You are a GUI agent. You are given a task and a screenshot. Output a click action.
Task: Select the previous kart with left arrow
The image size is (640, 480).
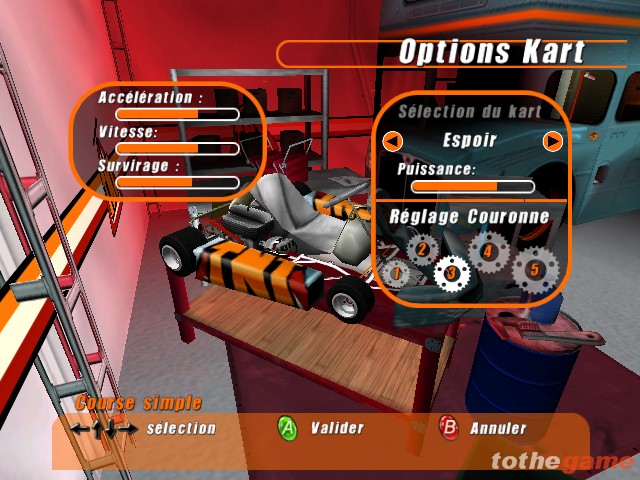point(394,141)
